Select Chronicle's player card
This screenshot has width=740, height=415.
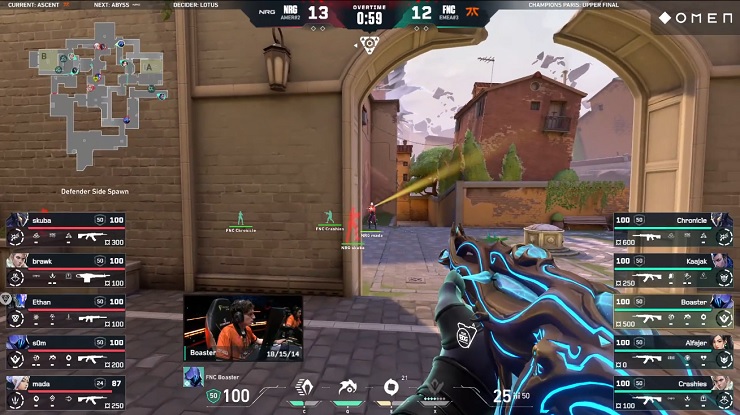[x=675, y=229]
